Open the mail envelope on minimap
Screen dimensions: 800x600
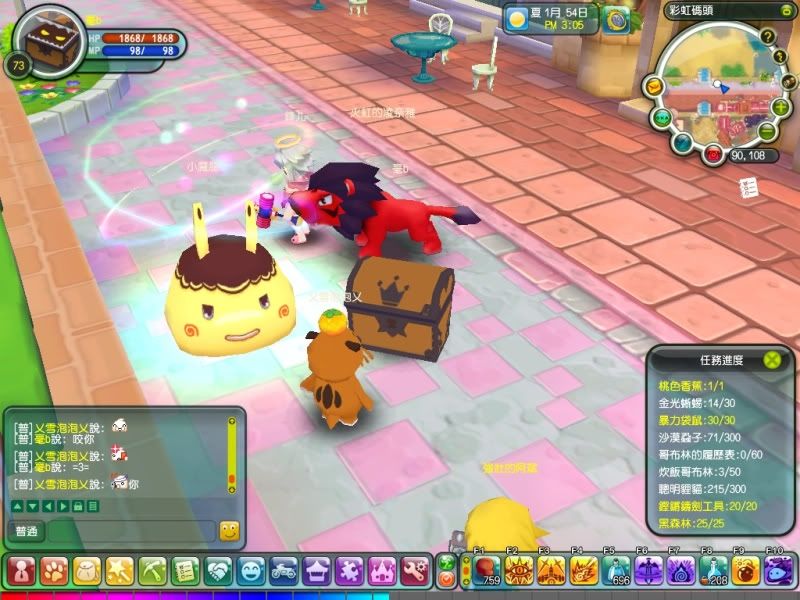(655, 88)
